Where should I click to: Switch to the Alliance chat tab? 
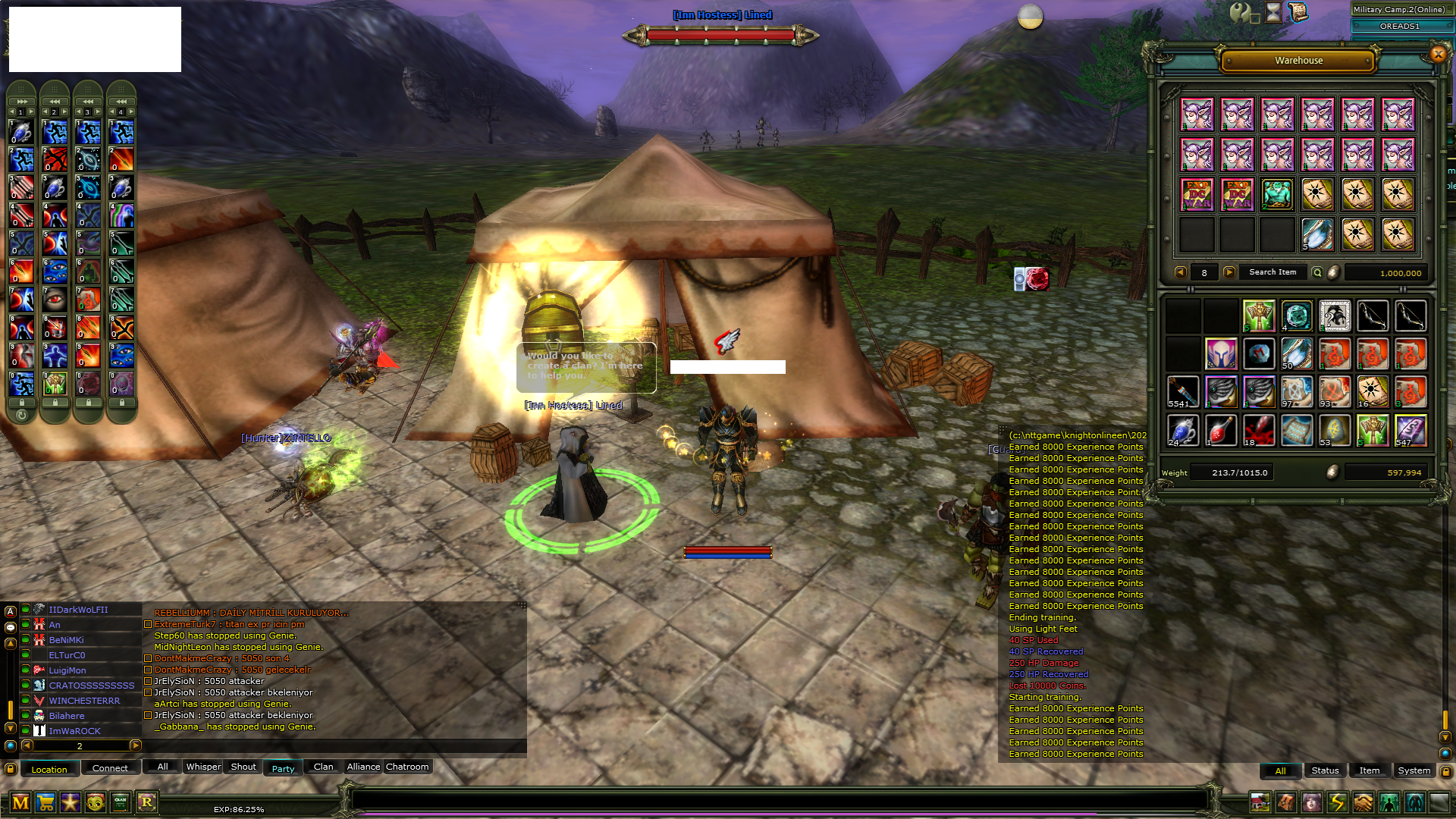pos(363,767)
